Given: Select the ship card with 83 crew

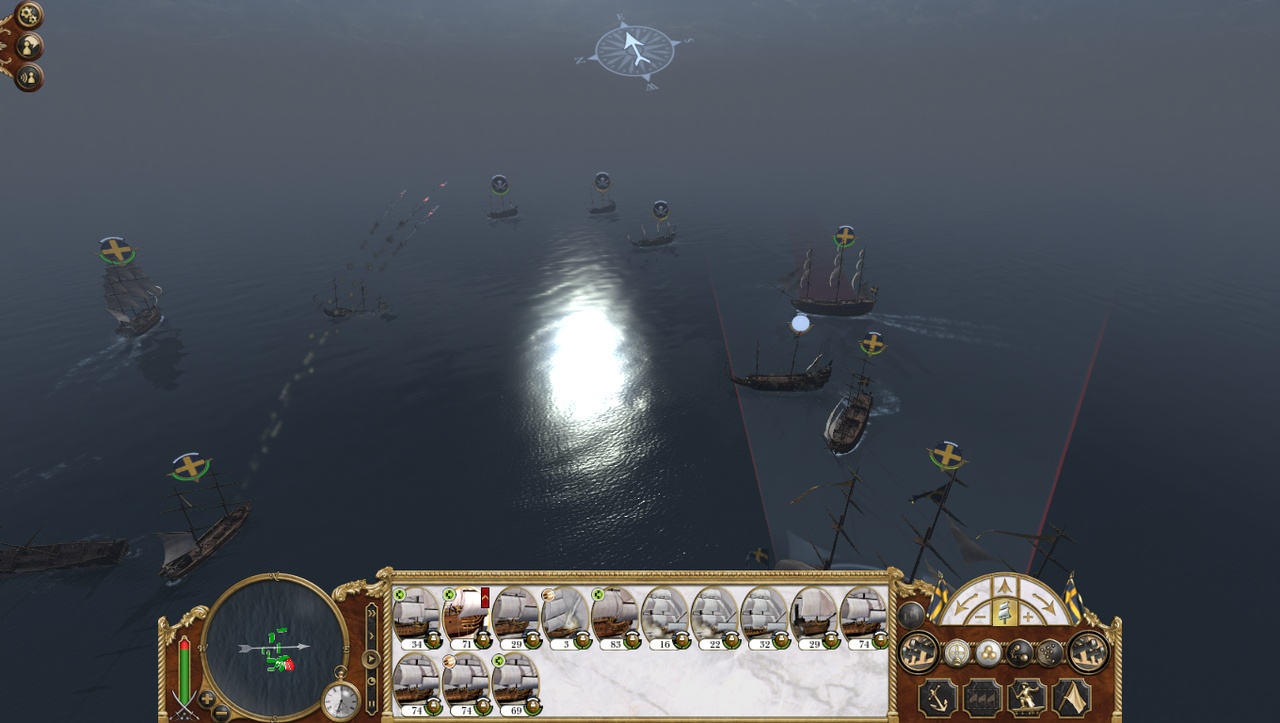Looking at the screenshot, I should [x=614, y=613].
